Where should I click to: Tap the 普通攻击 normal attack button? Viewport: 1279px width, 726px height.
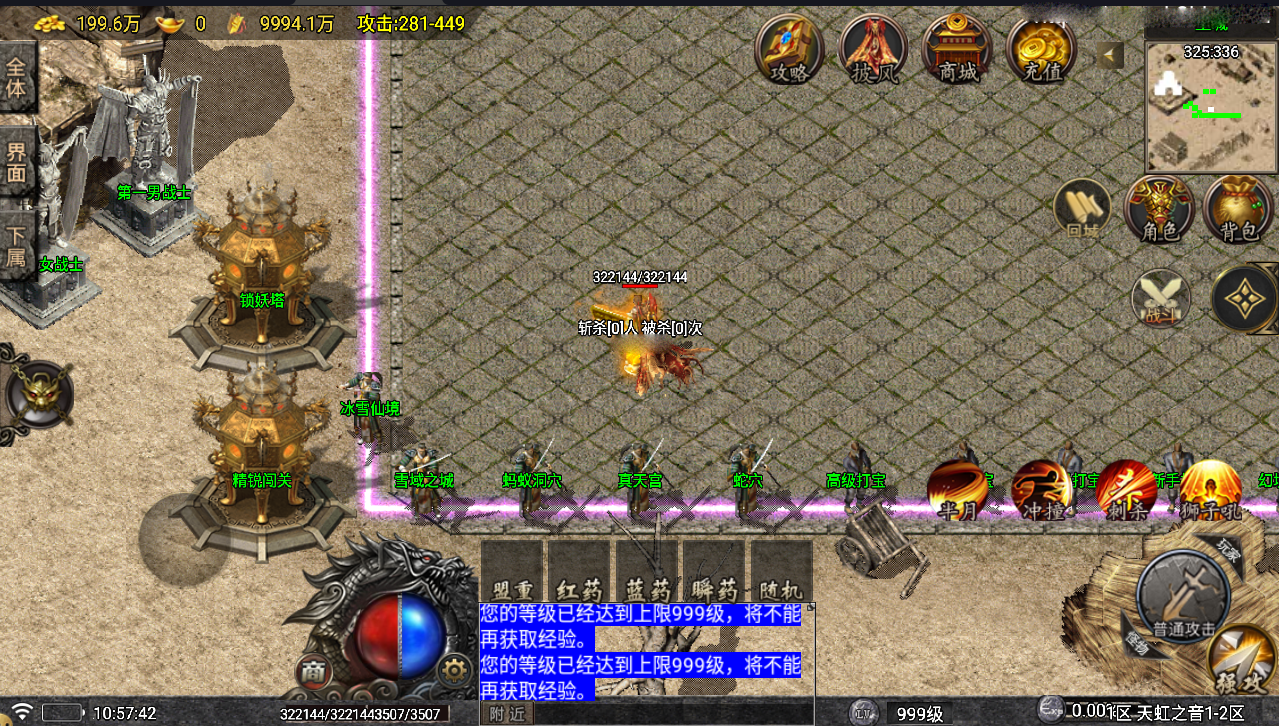1183,595
